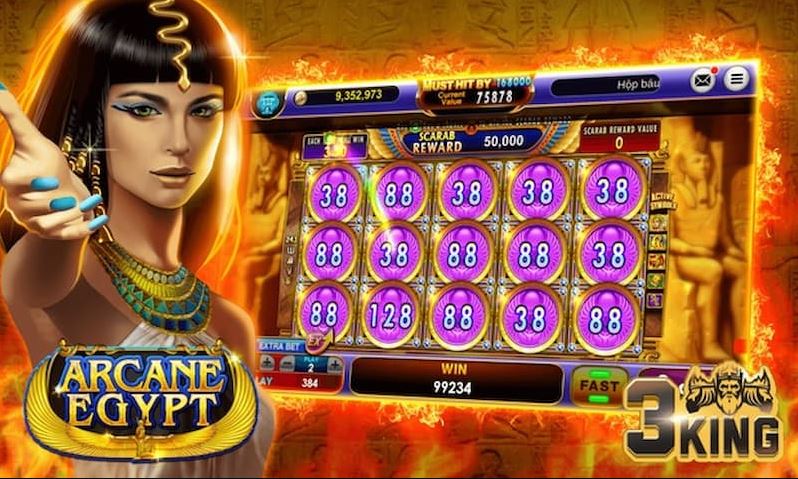Click the Scarab Reward 50,000 banner

pyautogui.click(x=468, y=142)
